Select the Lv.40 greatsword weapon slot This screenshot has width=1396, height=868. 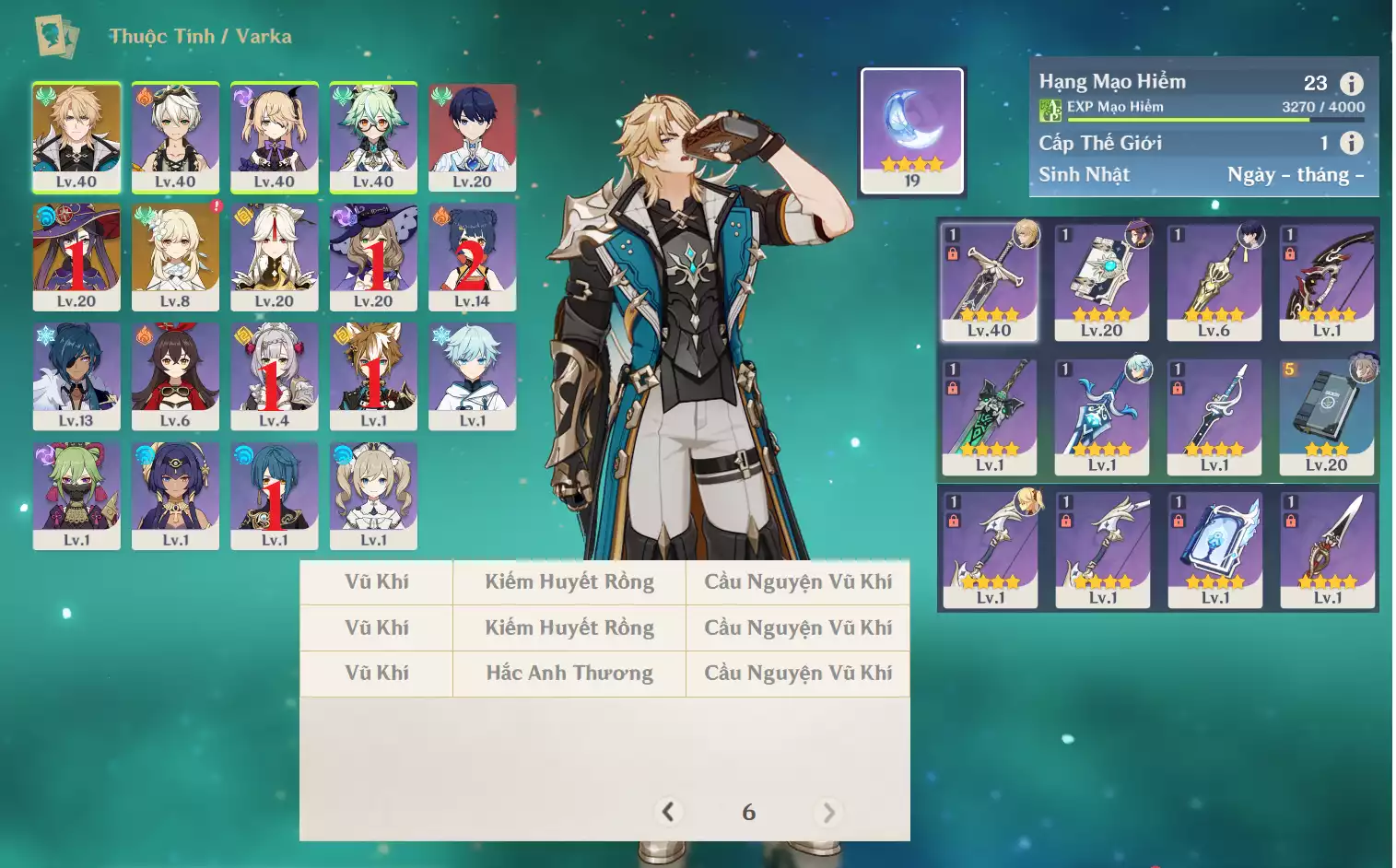(x=990, y=281)
